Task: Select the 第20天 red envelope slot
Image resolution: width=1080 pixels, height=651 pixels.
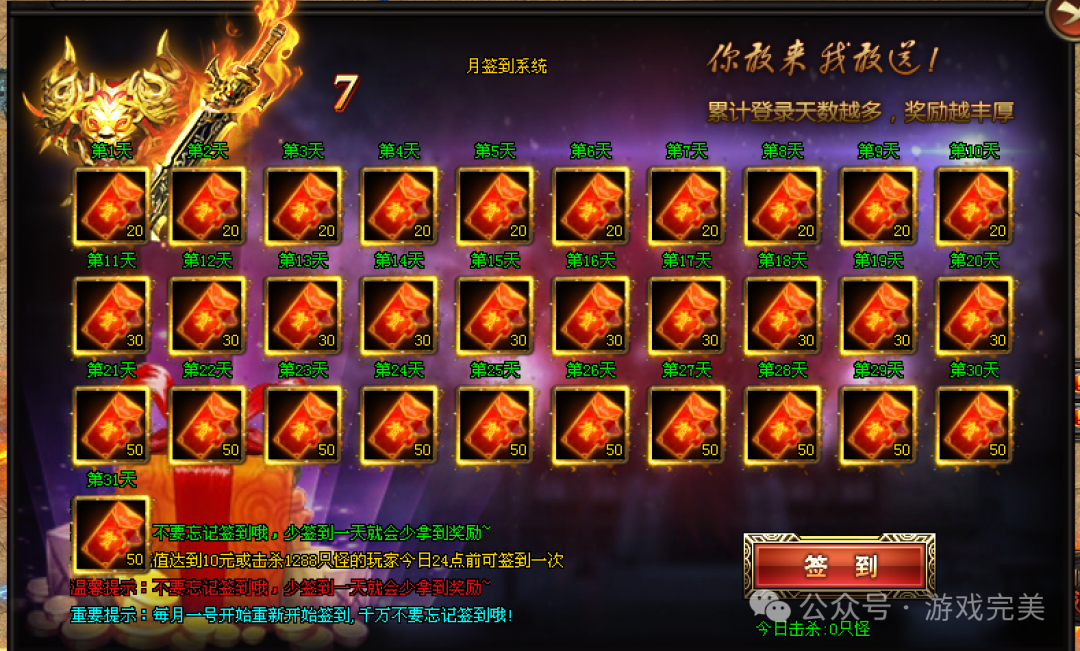Action: 974,315
